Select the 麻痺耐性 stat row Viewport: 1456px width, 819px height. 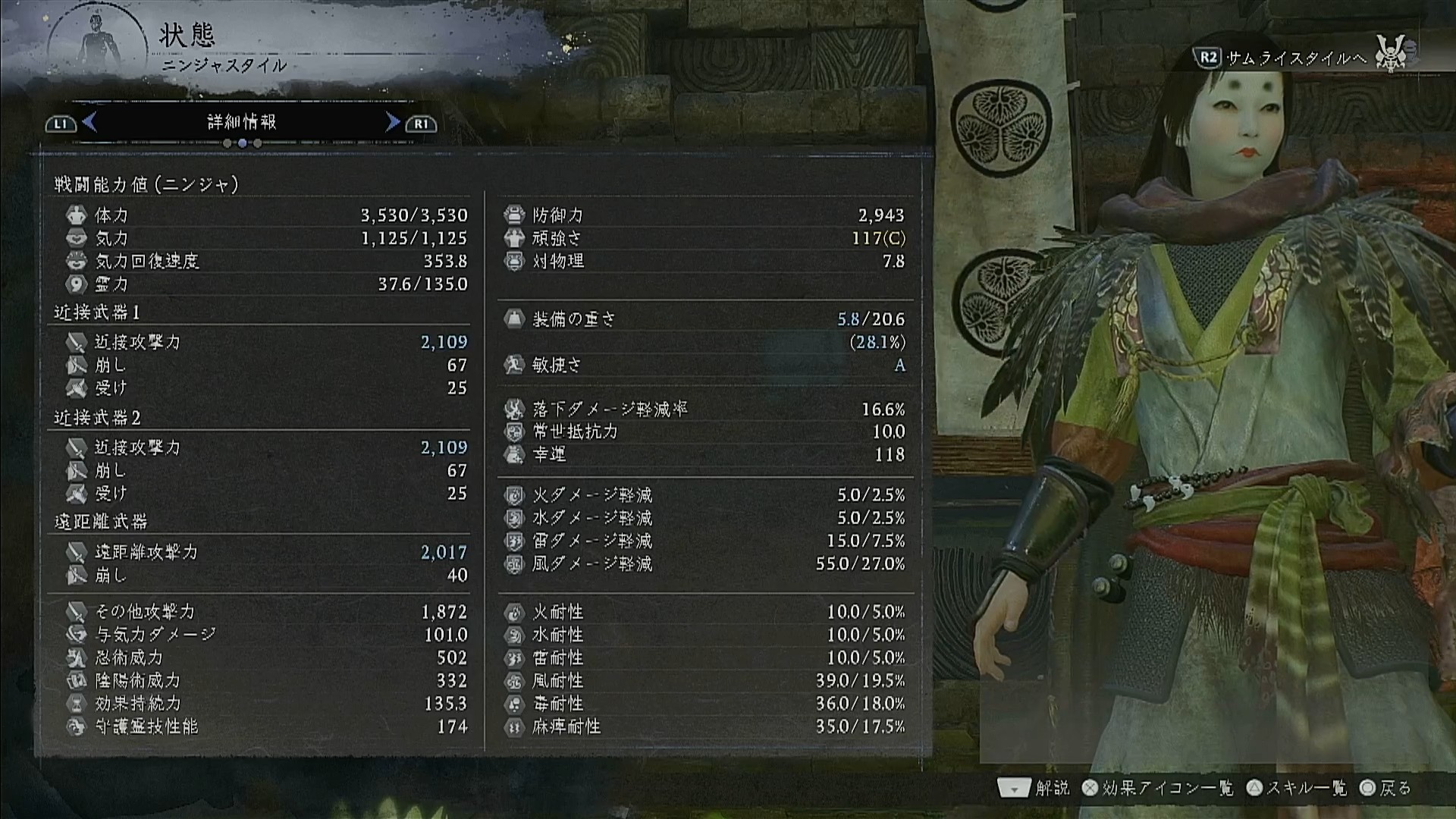(x=704, y=726)
